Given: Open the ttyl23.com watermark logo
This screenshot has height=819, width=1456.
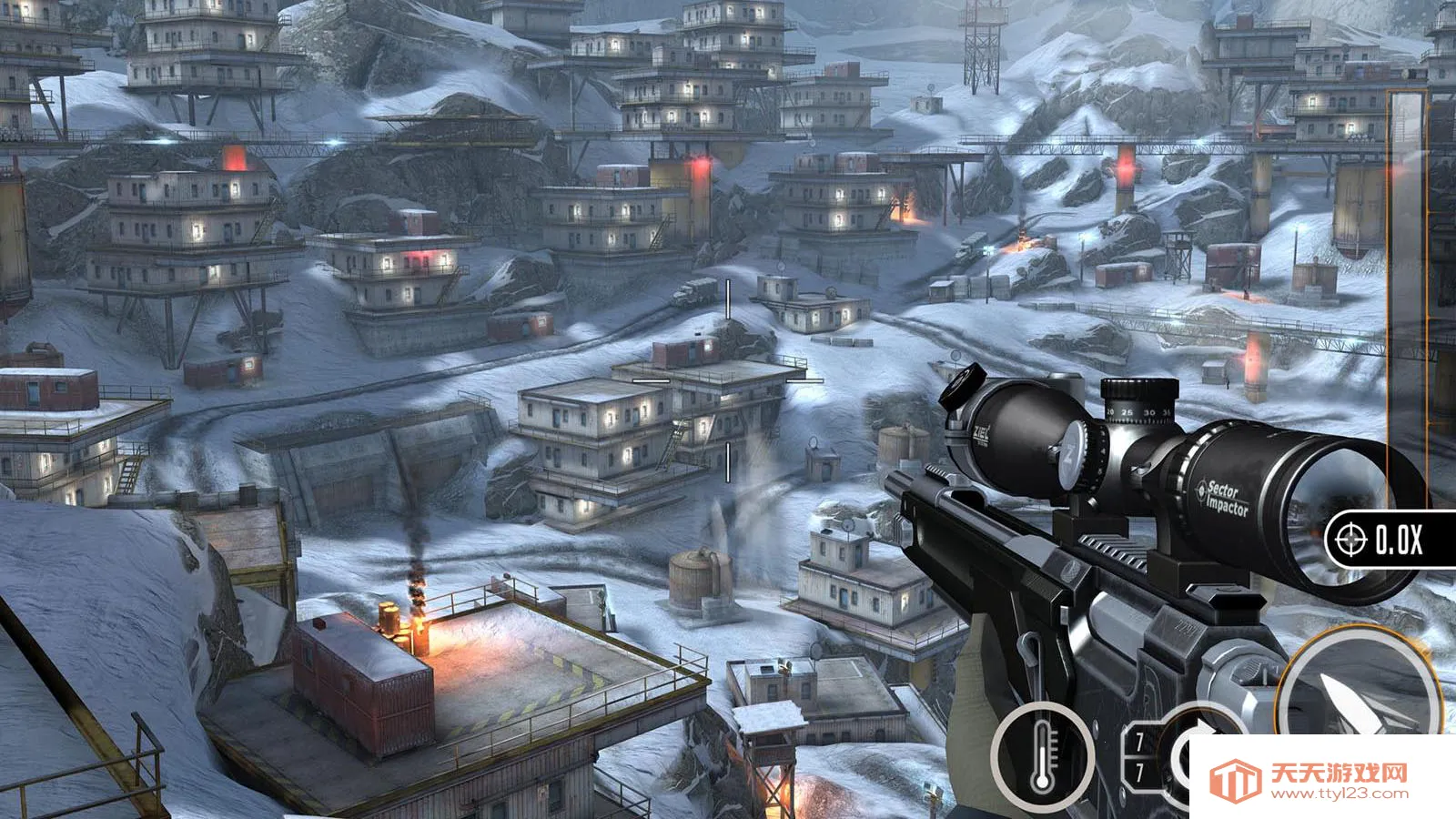Looking at the screenshot, I should pos(1310,780).
